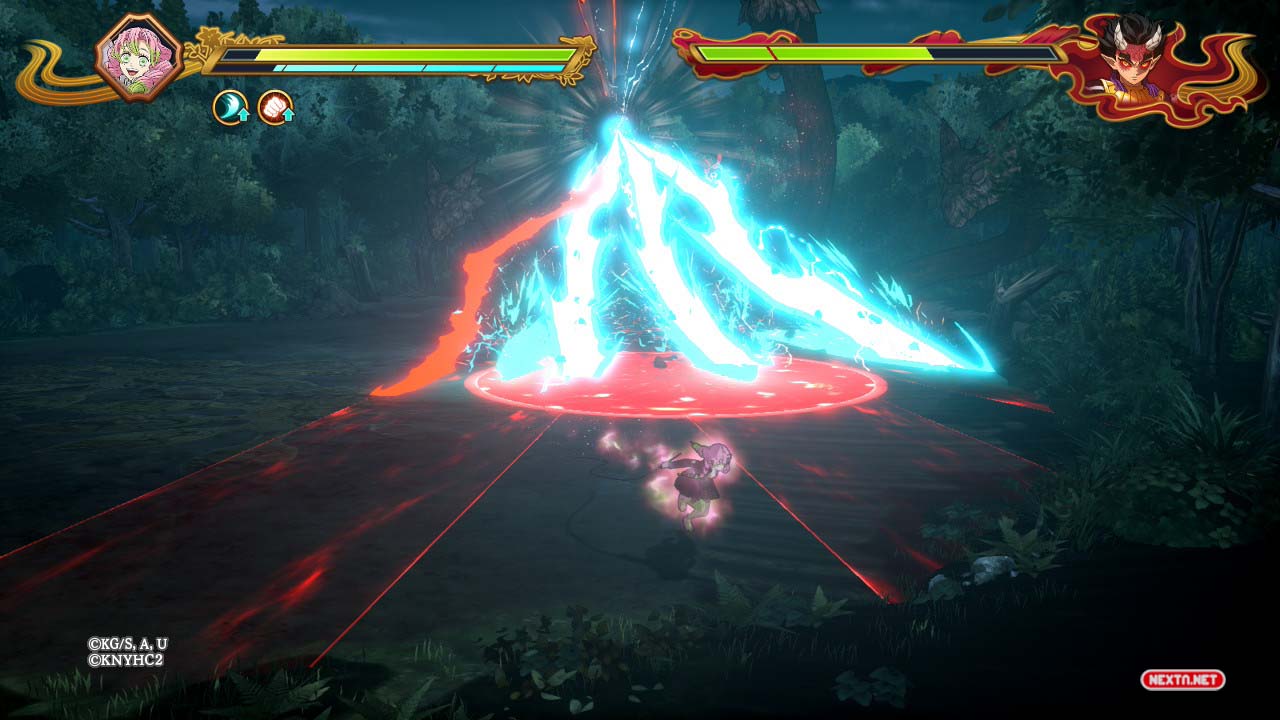1280x720 pixels.
Task: Click the orange fist attack buff icon
Action: [275, 108]
